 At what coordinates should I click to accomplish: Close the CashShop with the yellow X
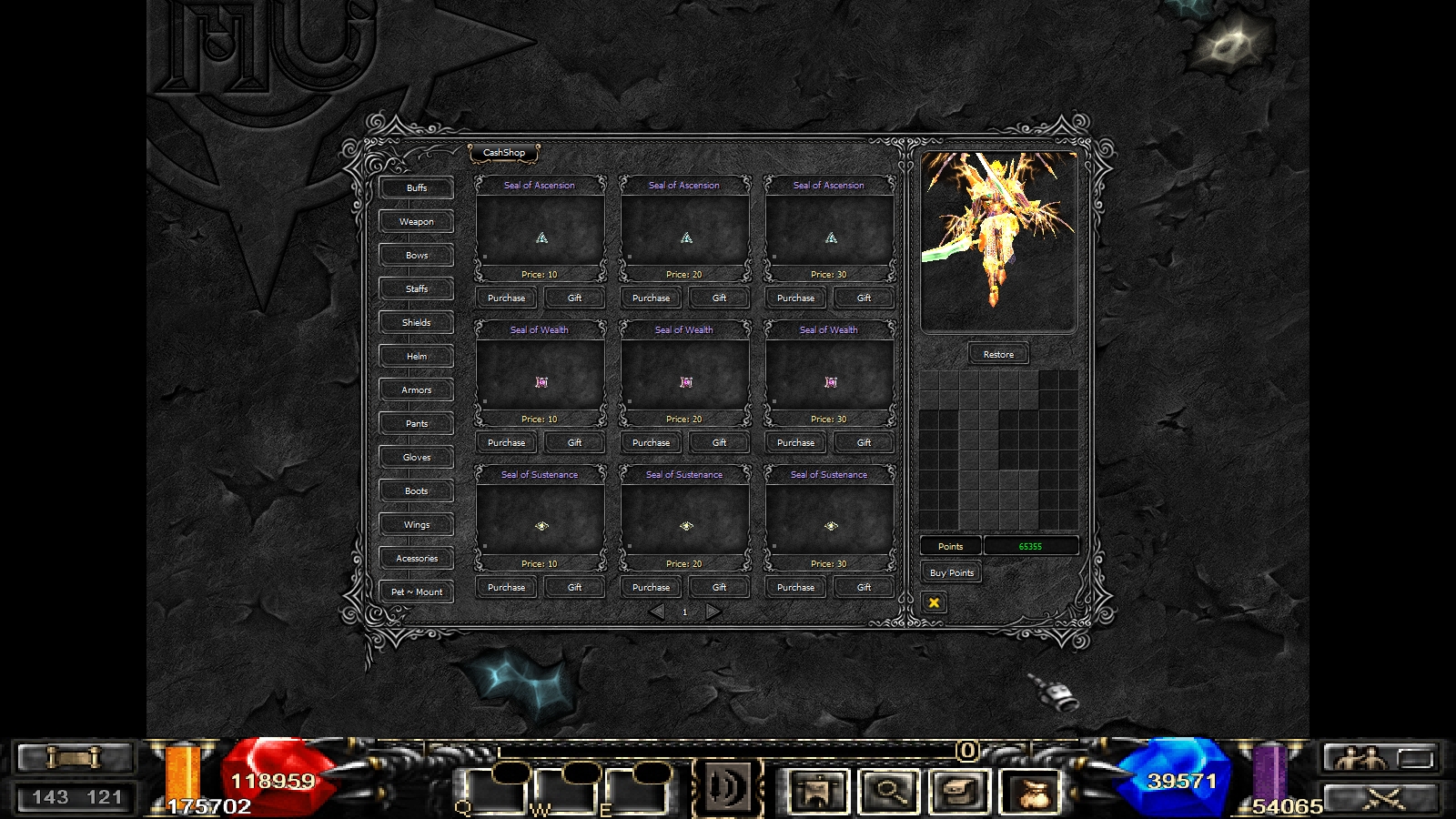(934, 602)
